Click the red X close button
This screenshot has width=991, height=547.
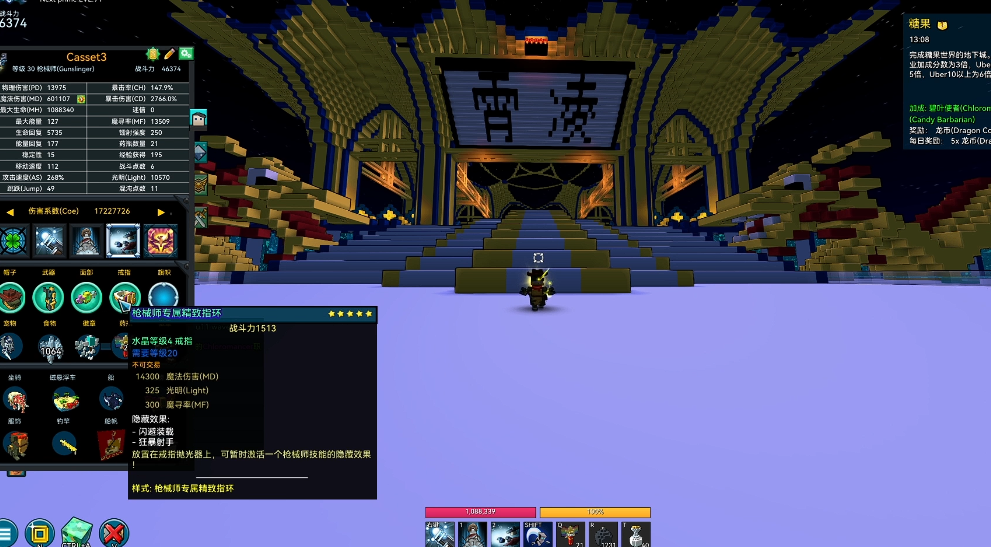coord(114,532)
